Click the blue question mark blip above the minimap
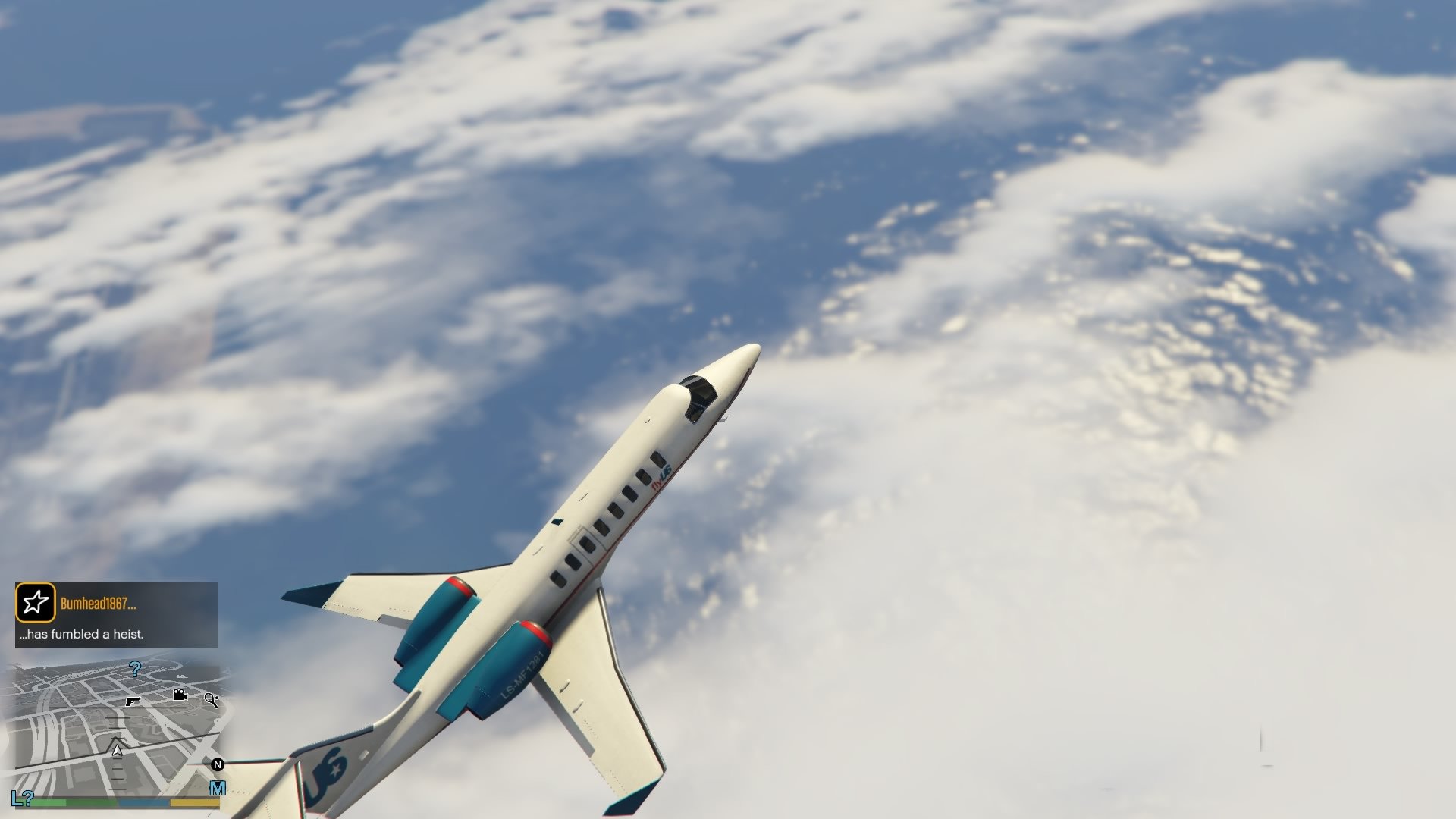 pos(135,670)
